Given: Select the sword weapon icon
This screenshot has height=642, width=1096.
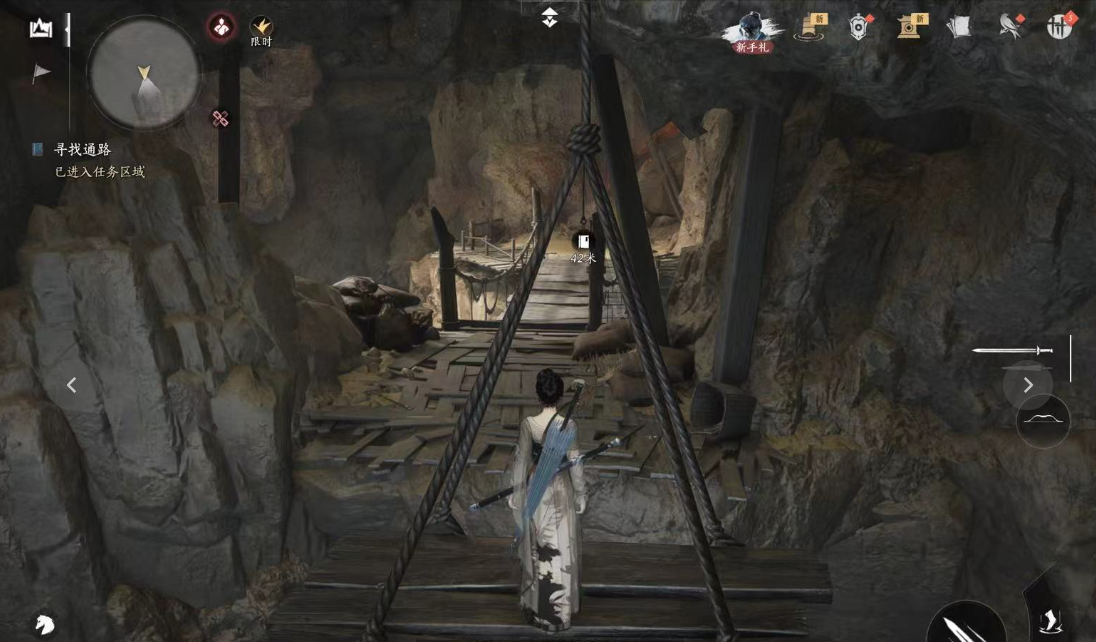Looking at the screenshot, I should coord(1012,351).
